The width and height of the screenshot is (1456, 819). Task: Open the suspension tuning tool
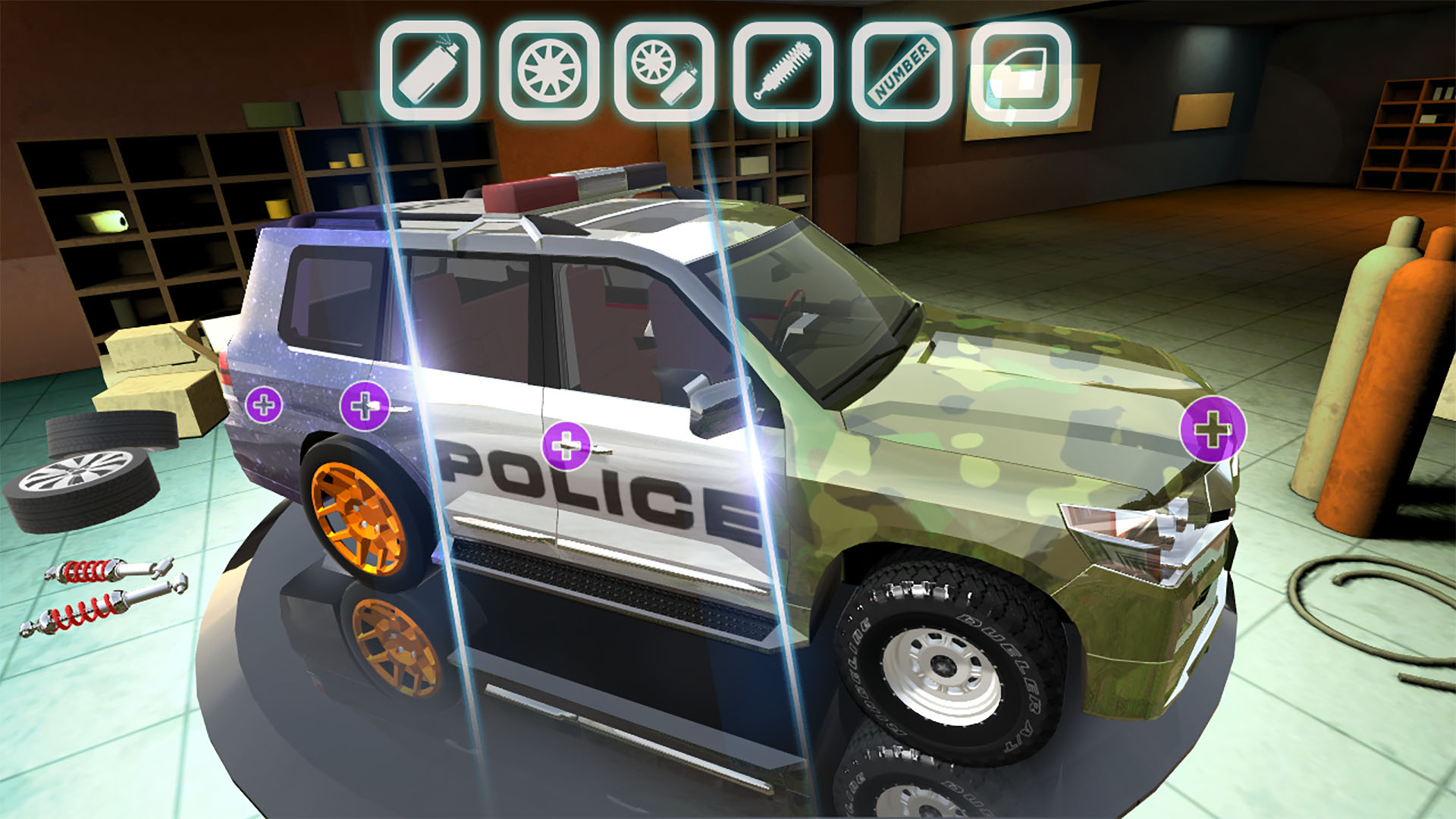pos(786,70)
